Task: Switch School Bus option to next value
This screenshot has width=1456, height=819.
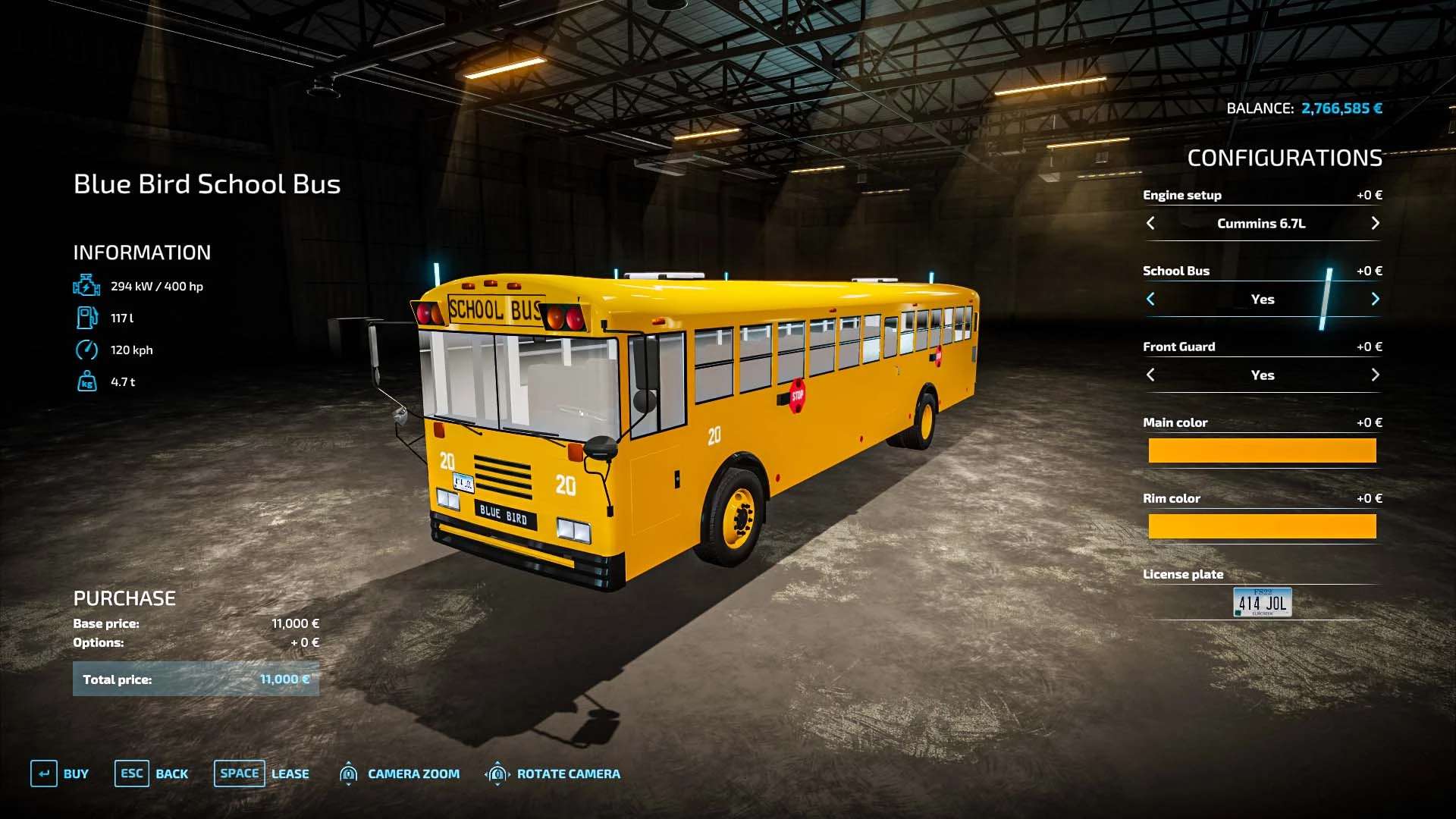Action: [1375, 299]
